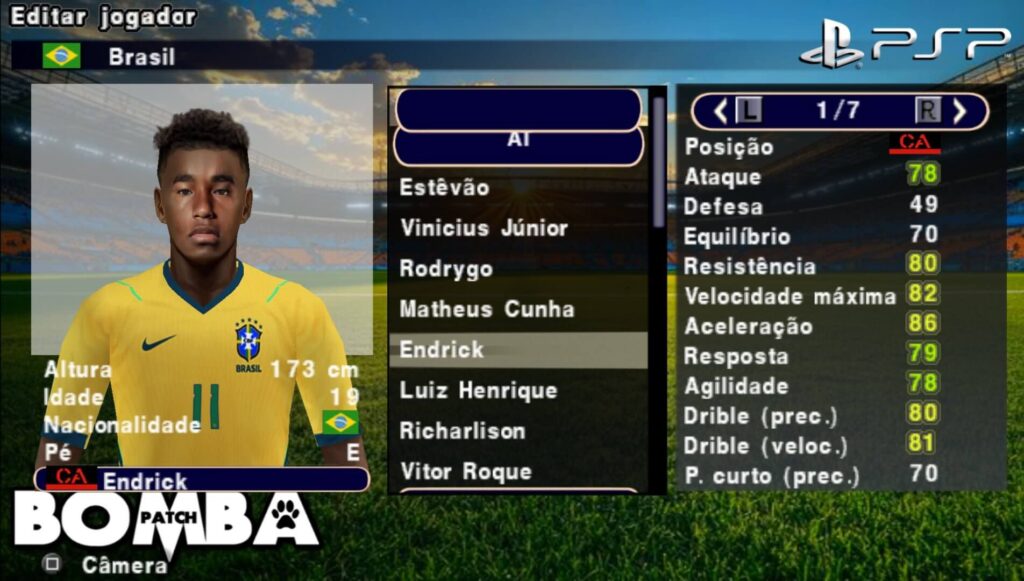Screen dimensions: 1024x581
Task: Select the Posição attribute row
Action: pyautogui.click(x=812, y=146)
